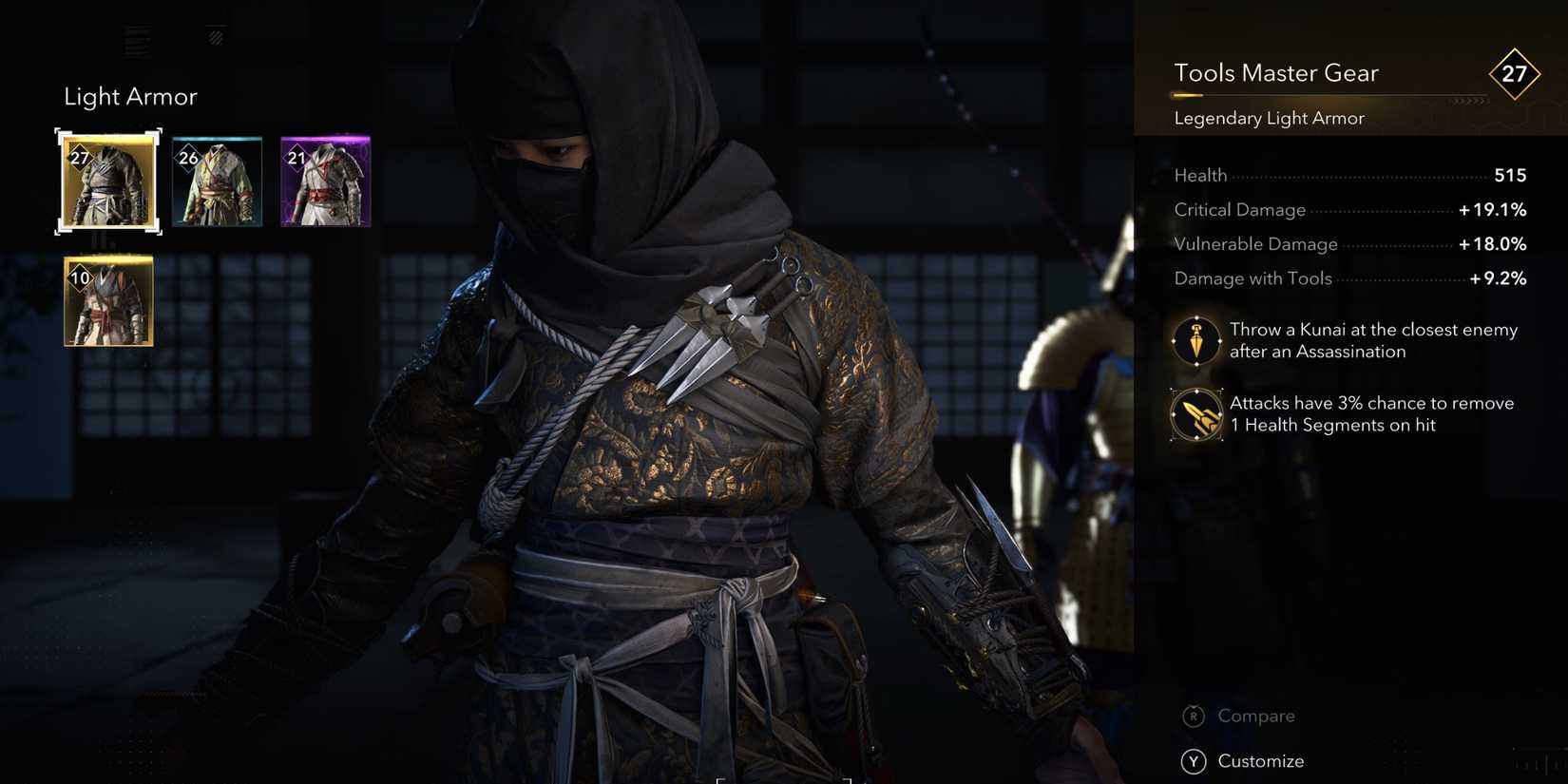The image size is (1568, 784).
Task: Select the level 21 purple armor piece
Action: click(325, 182)
